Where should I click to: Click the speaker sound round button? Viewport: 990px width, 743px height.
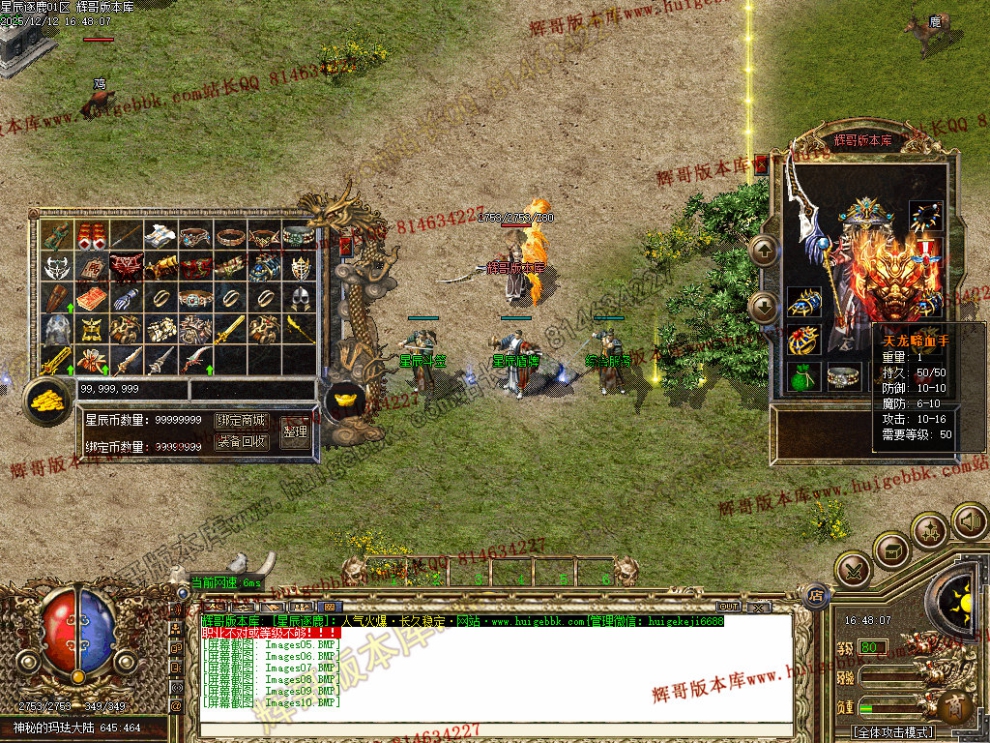click(968, 520)
